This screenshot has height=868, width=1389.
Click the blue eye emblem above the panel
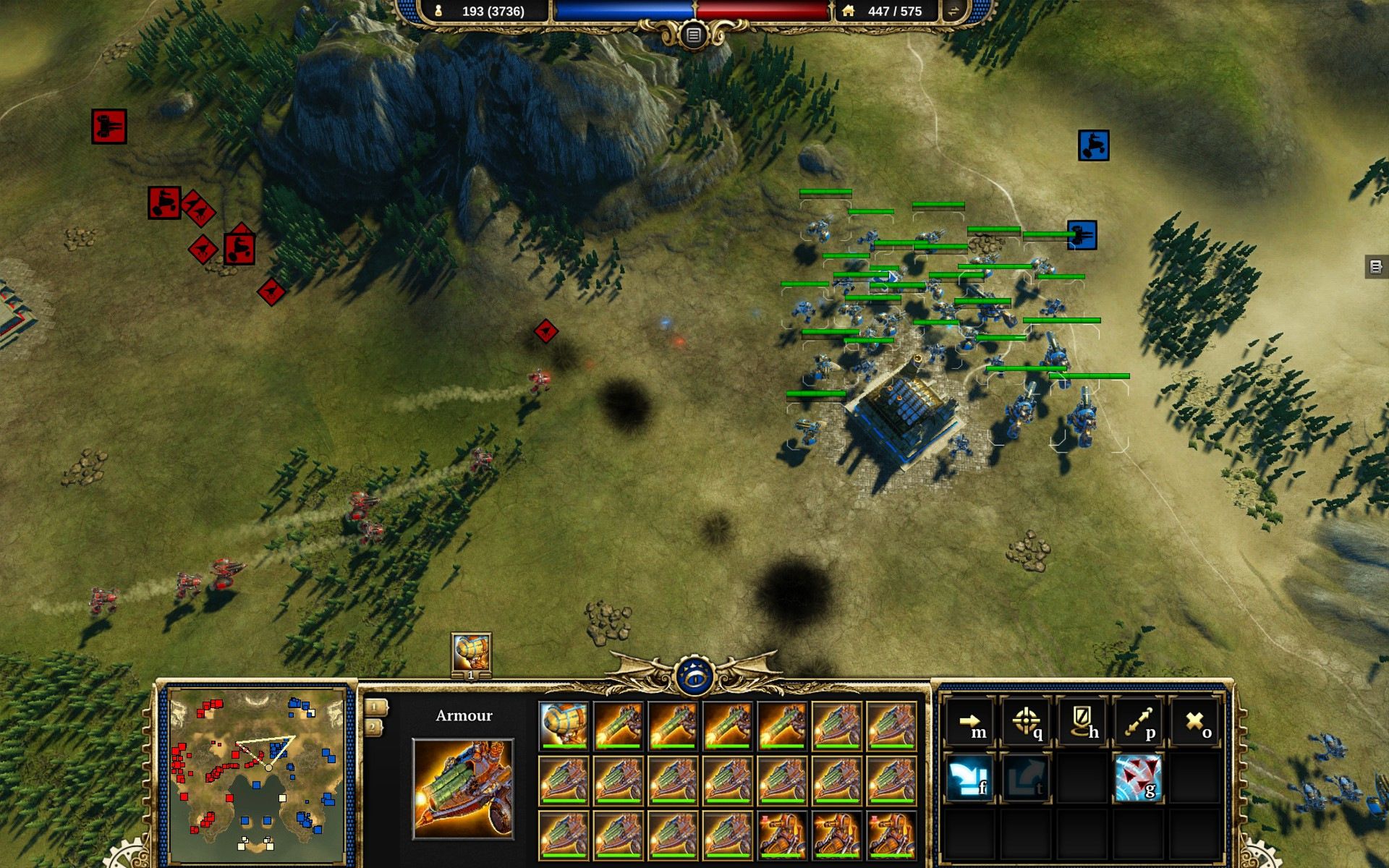click(x=694, y=676)
